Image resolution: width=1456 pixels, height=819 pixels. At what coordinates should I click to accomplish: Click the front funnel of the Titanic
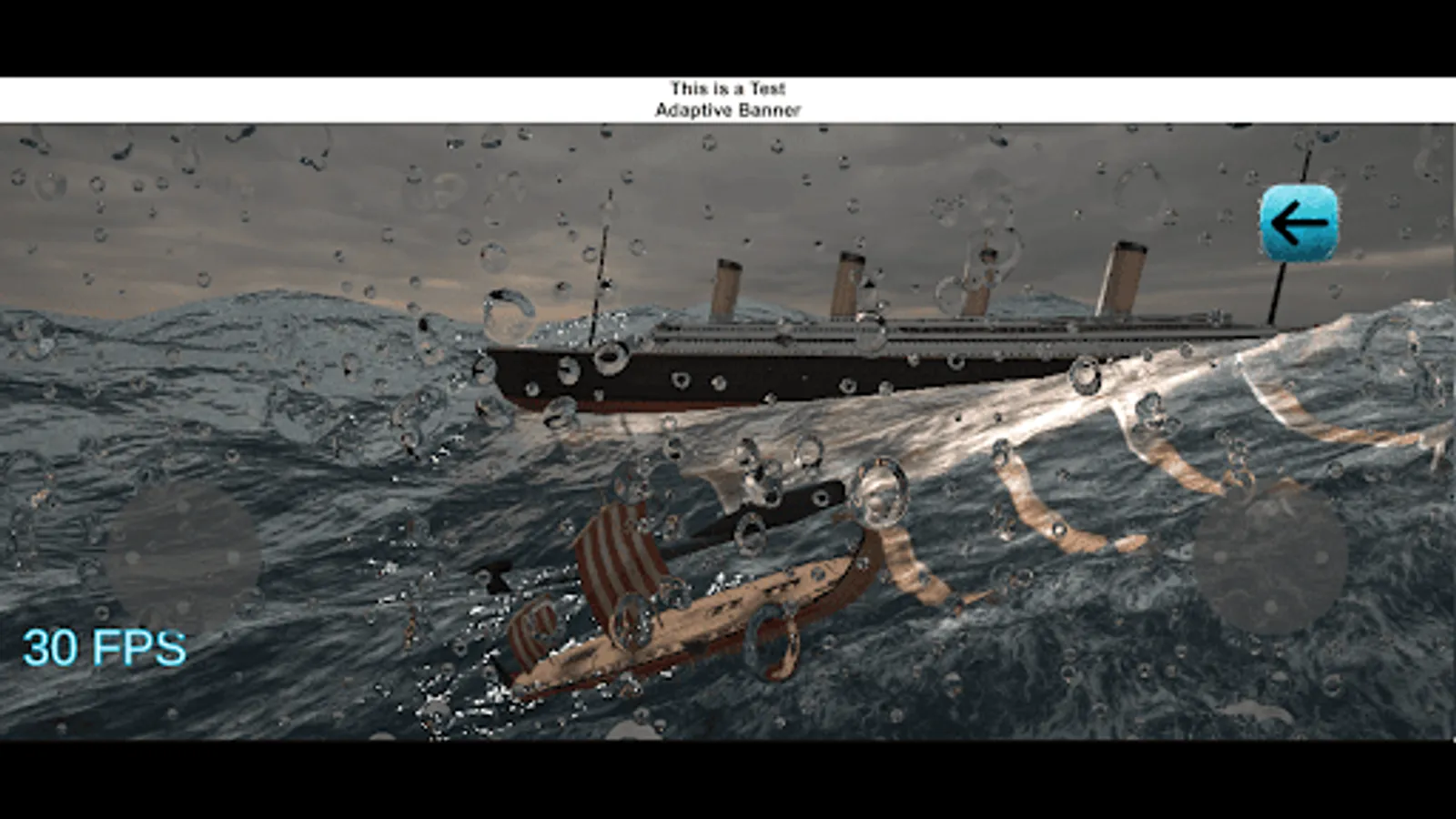[725, 282]
